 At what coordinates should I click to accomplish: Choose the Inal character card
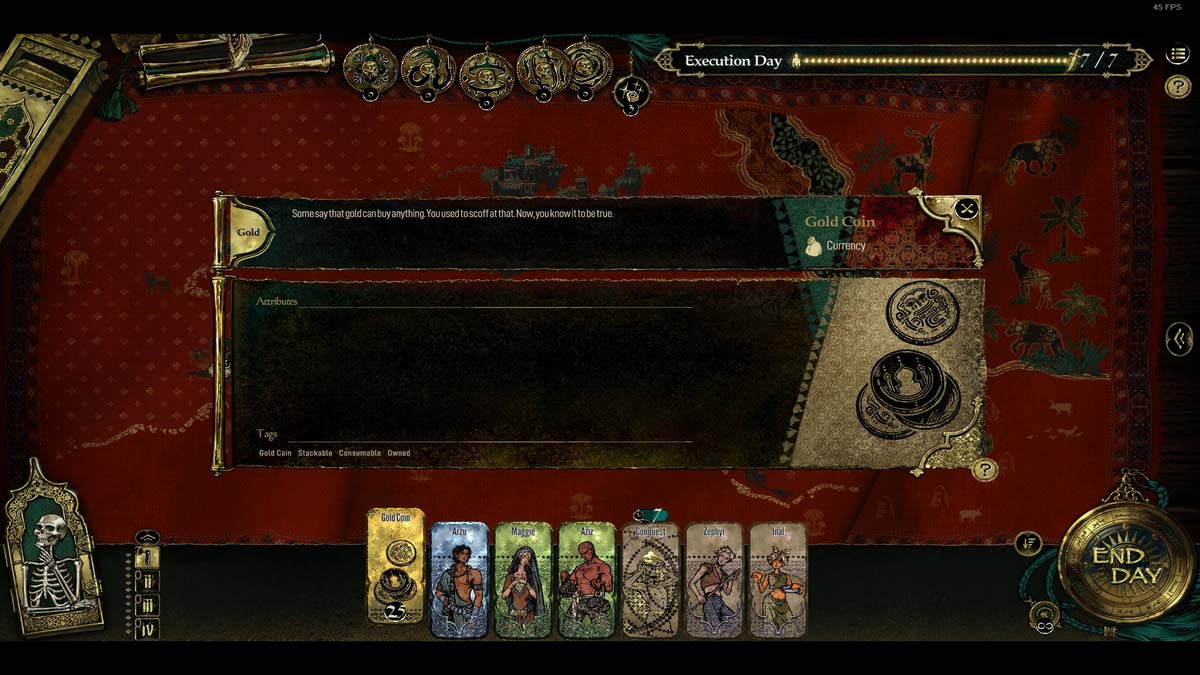tap(777, 579)
